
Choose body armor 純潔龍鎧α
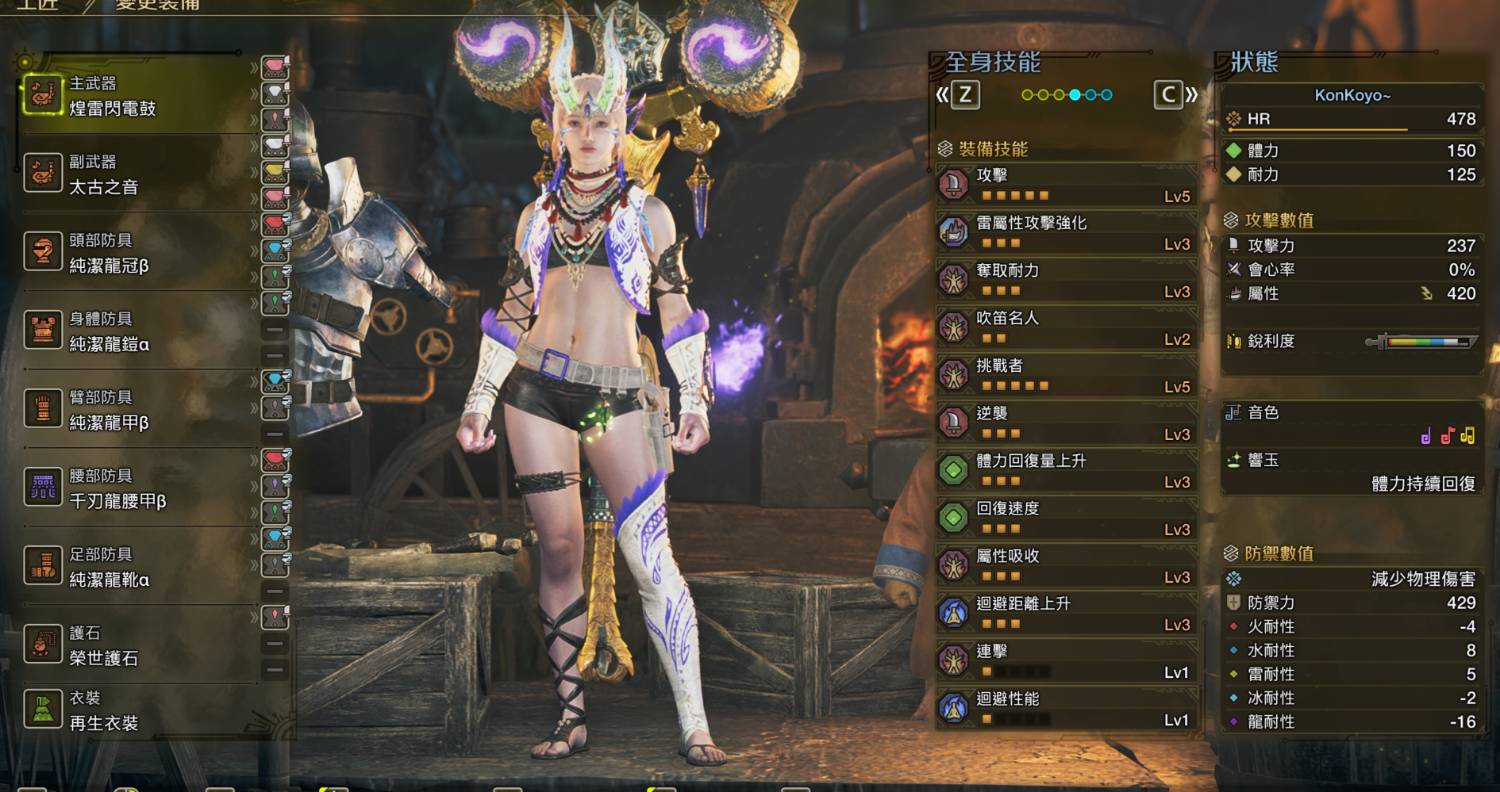135,331
